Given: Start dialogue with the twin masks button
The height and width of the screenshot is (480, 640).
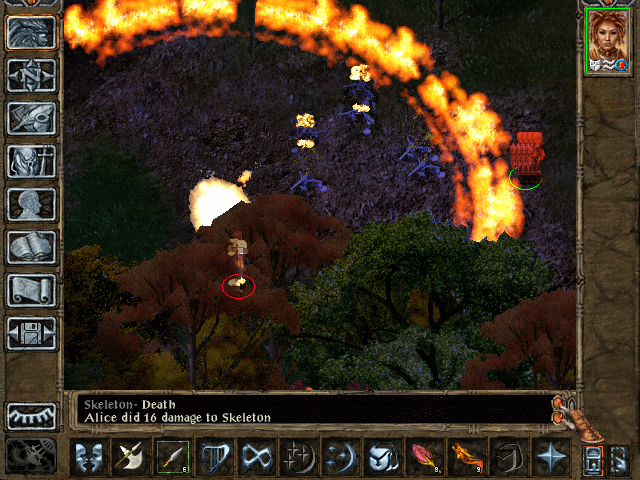Looking at the screenshot, I should click(88, 457).
